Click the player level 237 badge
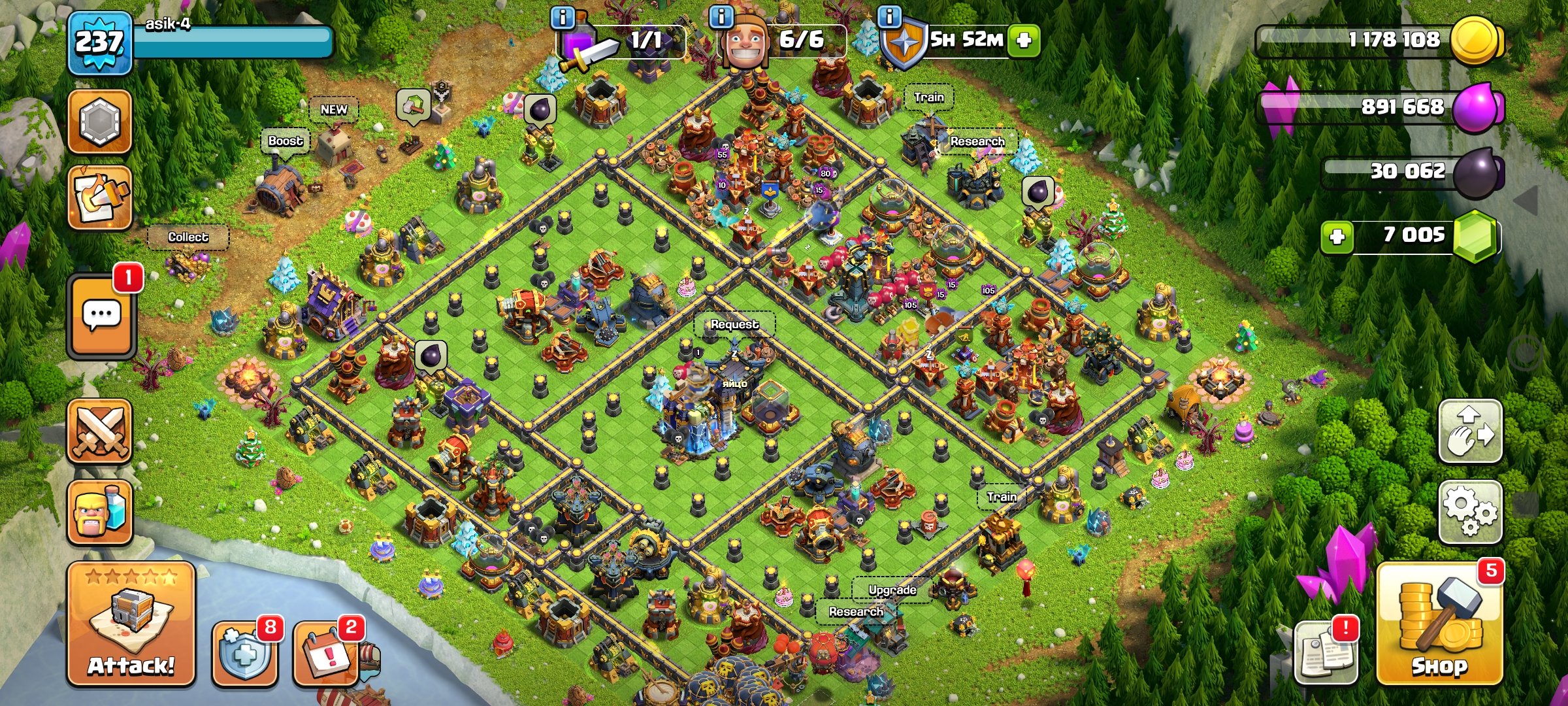Image resolution: width=1568 pixels, height=706 pixels. pyautogui.click(x=99, y=43)
